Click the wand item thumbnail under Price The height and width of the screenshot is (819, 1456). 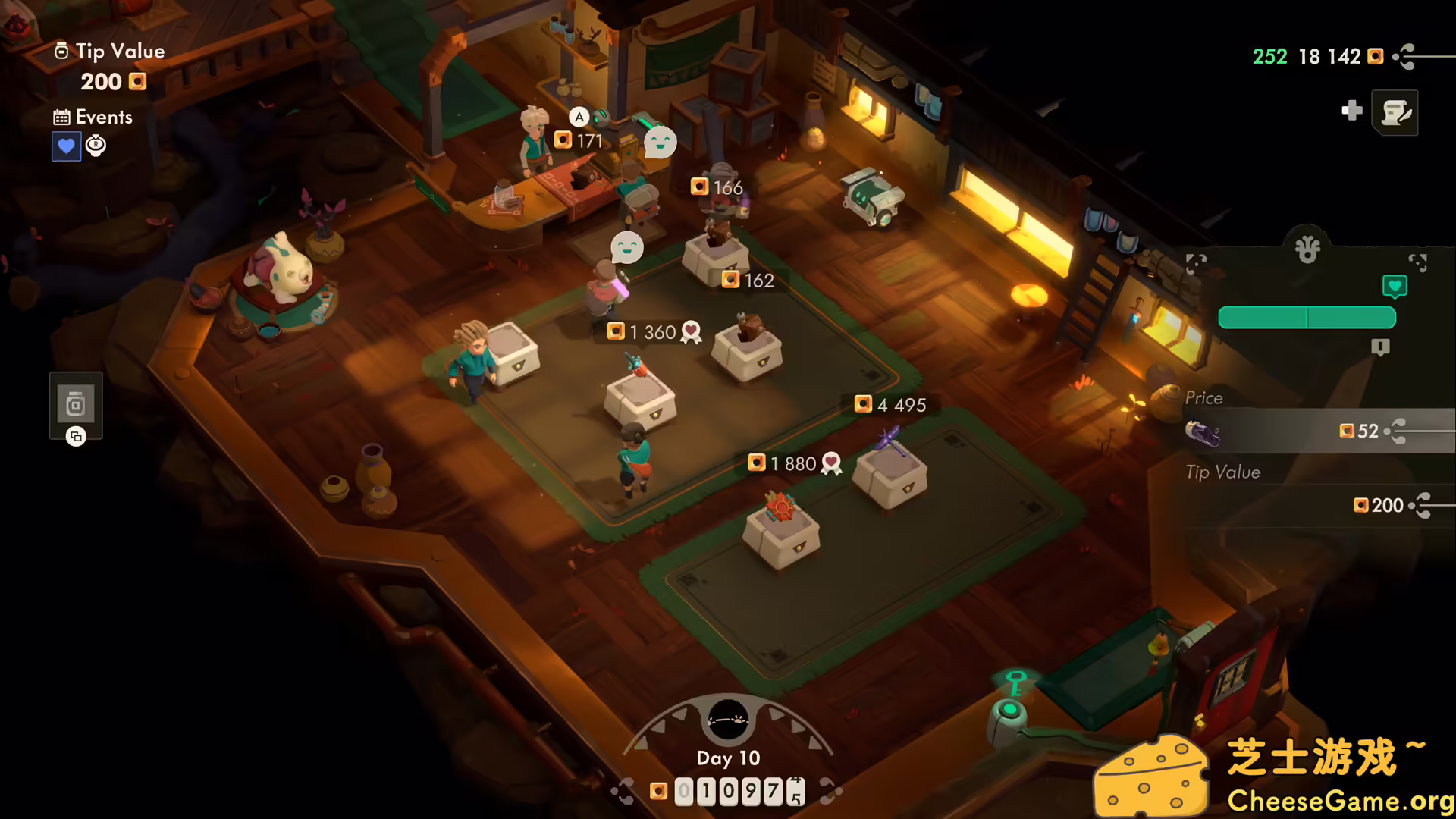[1202, 432]
